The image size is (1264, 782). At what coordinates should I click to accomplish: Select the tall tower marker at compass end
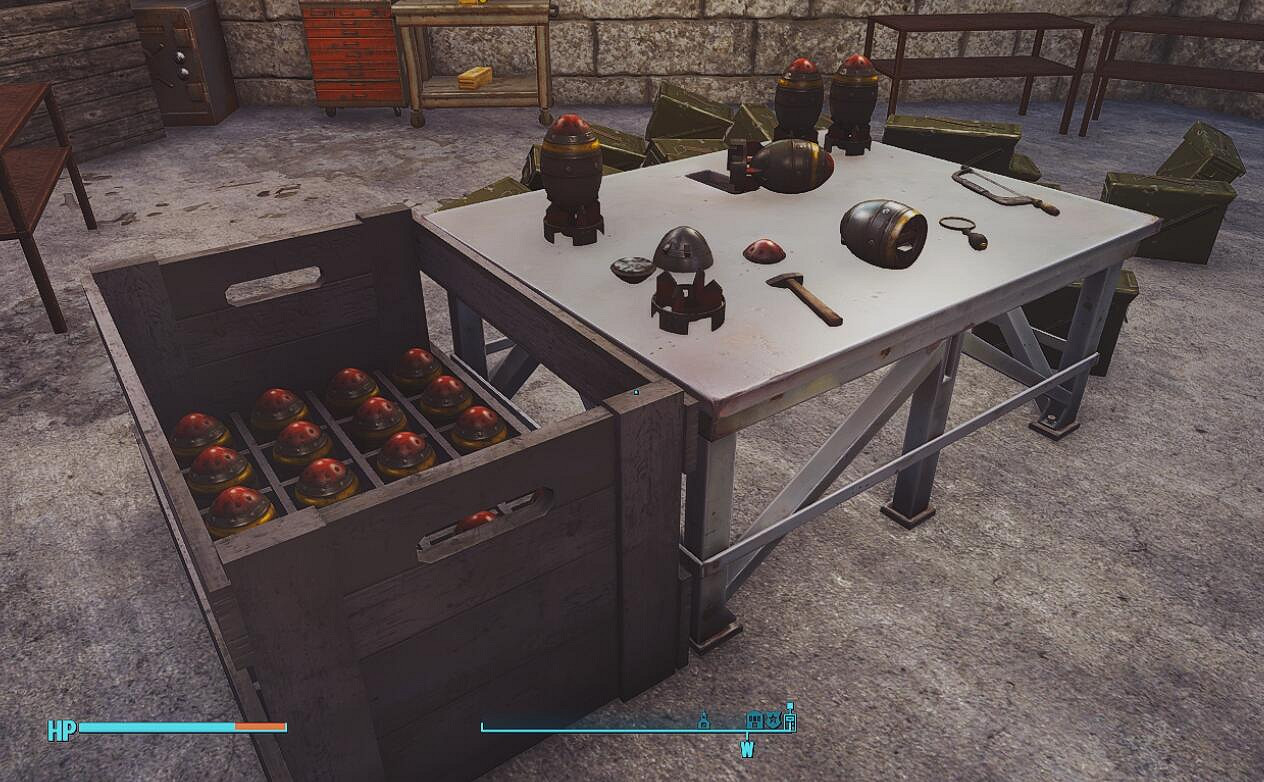(x=789, y=716)
